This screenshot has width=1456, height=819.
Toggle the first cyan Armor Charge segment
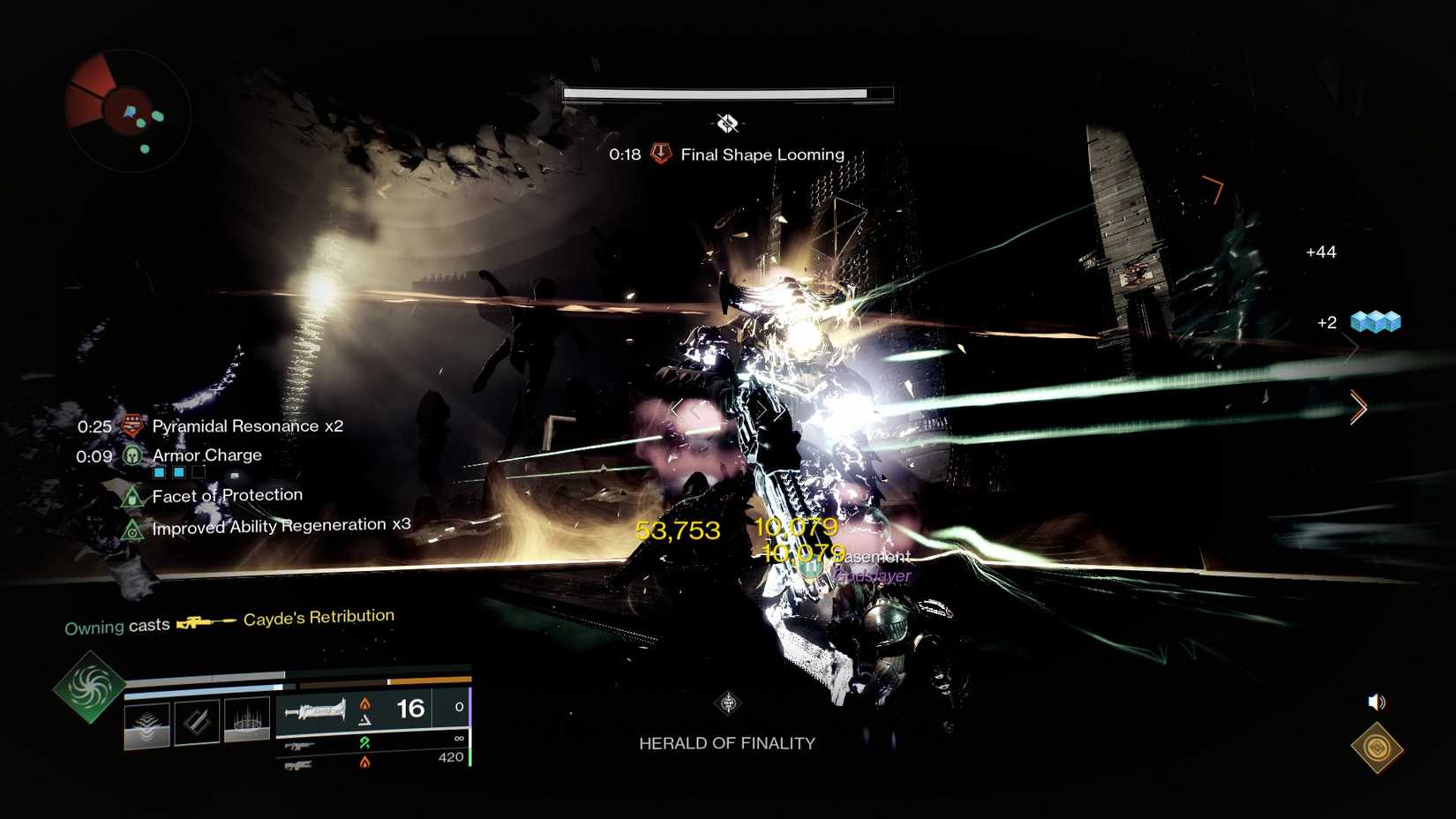tap(158, 472)
